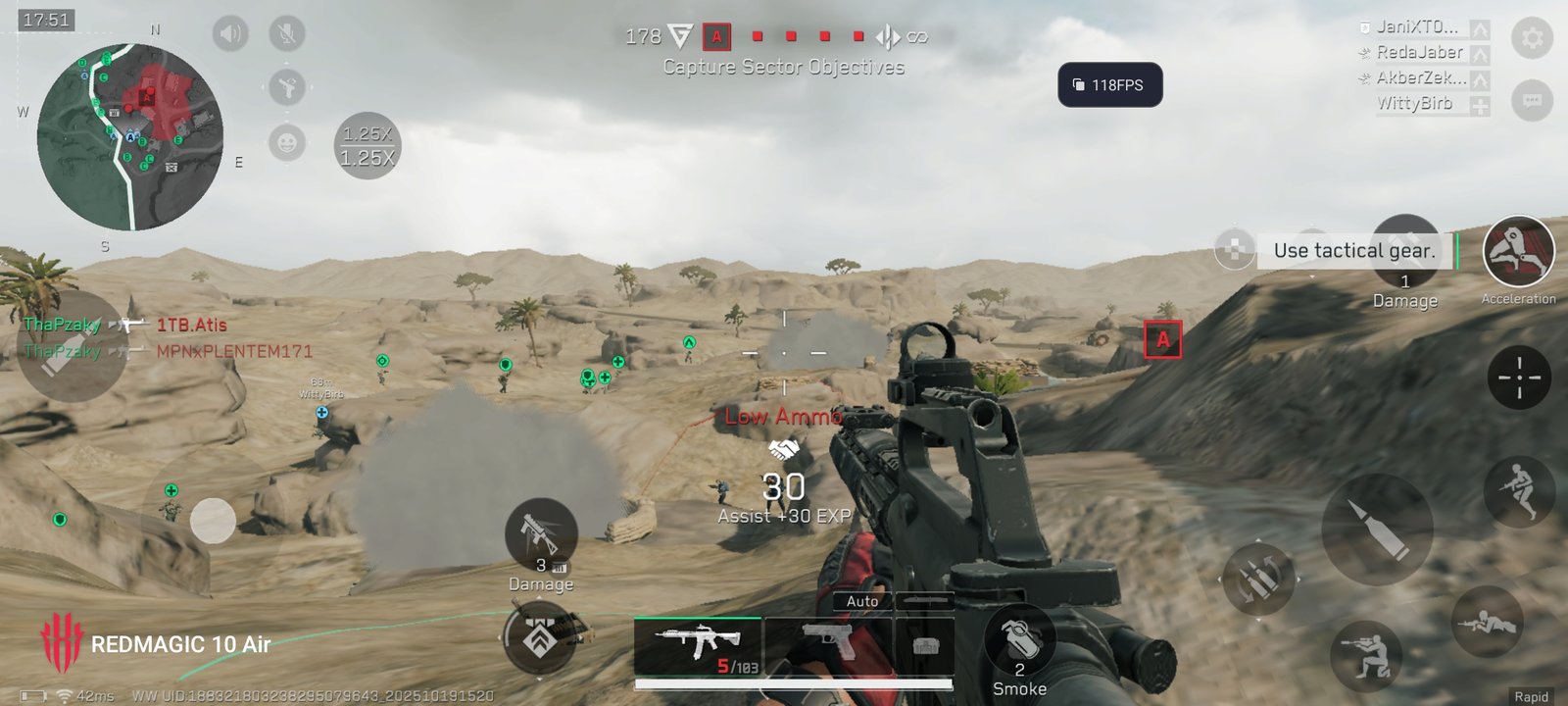Switch to the pistol weapon slot

(x=828, y=645)
